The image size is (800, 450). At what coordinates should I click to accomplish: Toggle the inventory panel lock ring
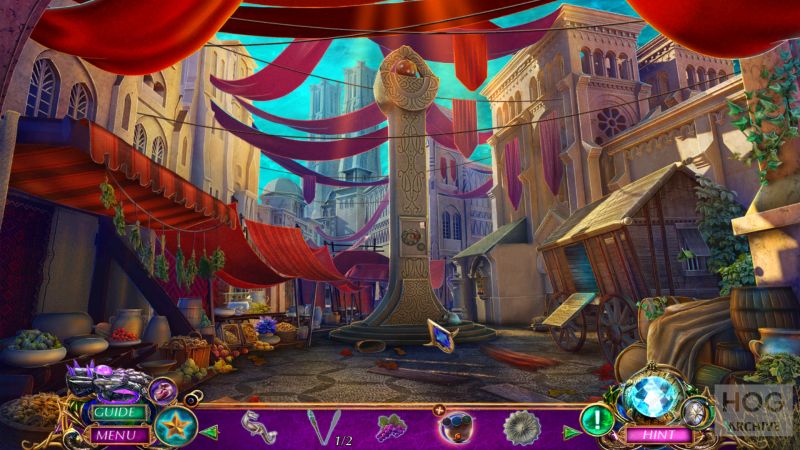189,398
